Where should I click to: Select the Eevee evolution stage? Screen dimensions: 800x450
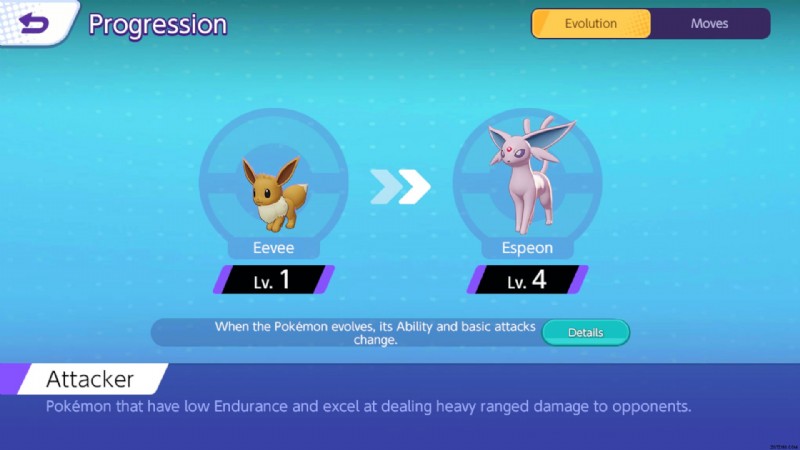[x=272, y=190]
